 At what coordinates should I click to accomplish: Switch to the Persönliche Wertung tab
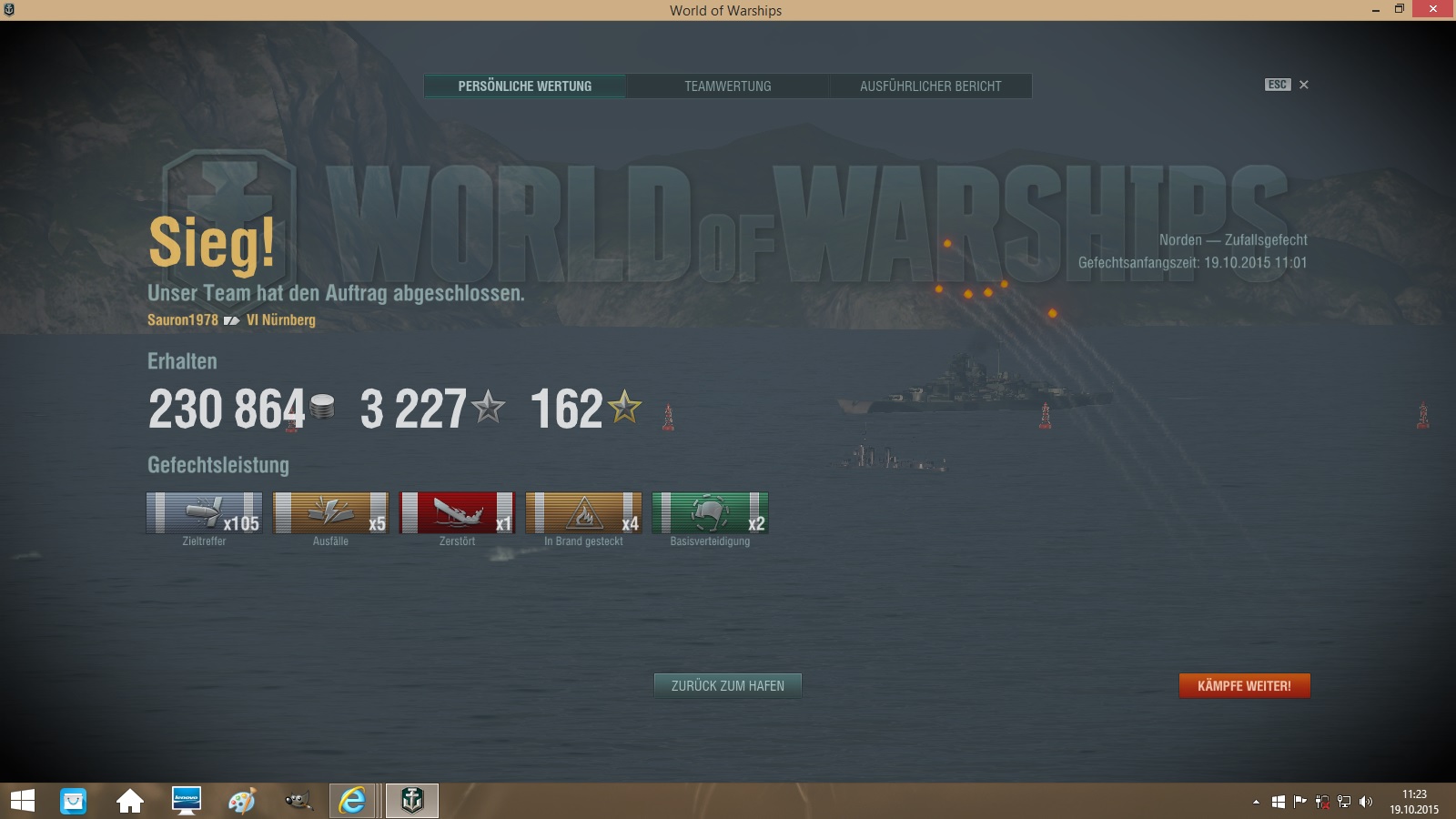point(525,86)
